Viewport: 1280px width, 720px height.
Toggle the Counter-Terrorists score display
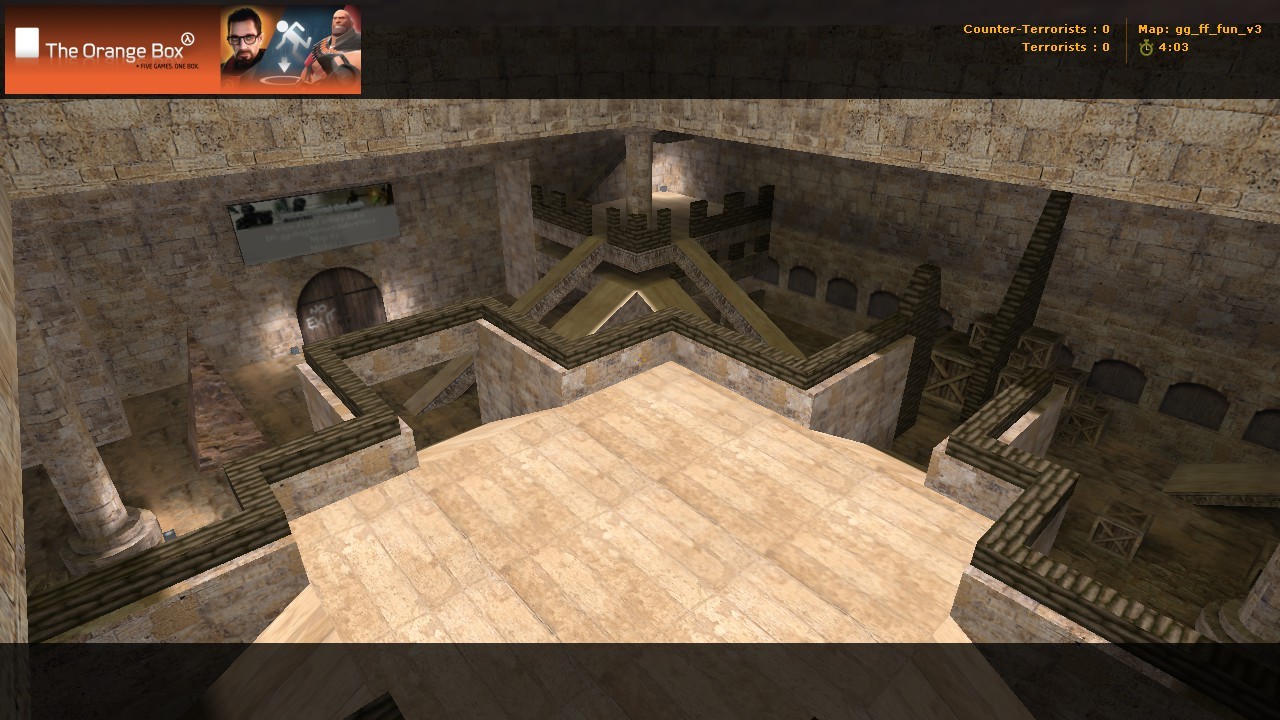(1035, 29)
